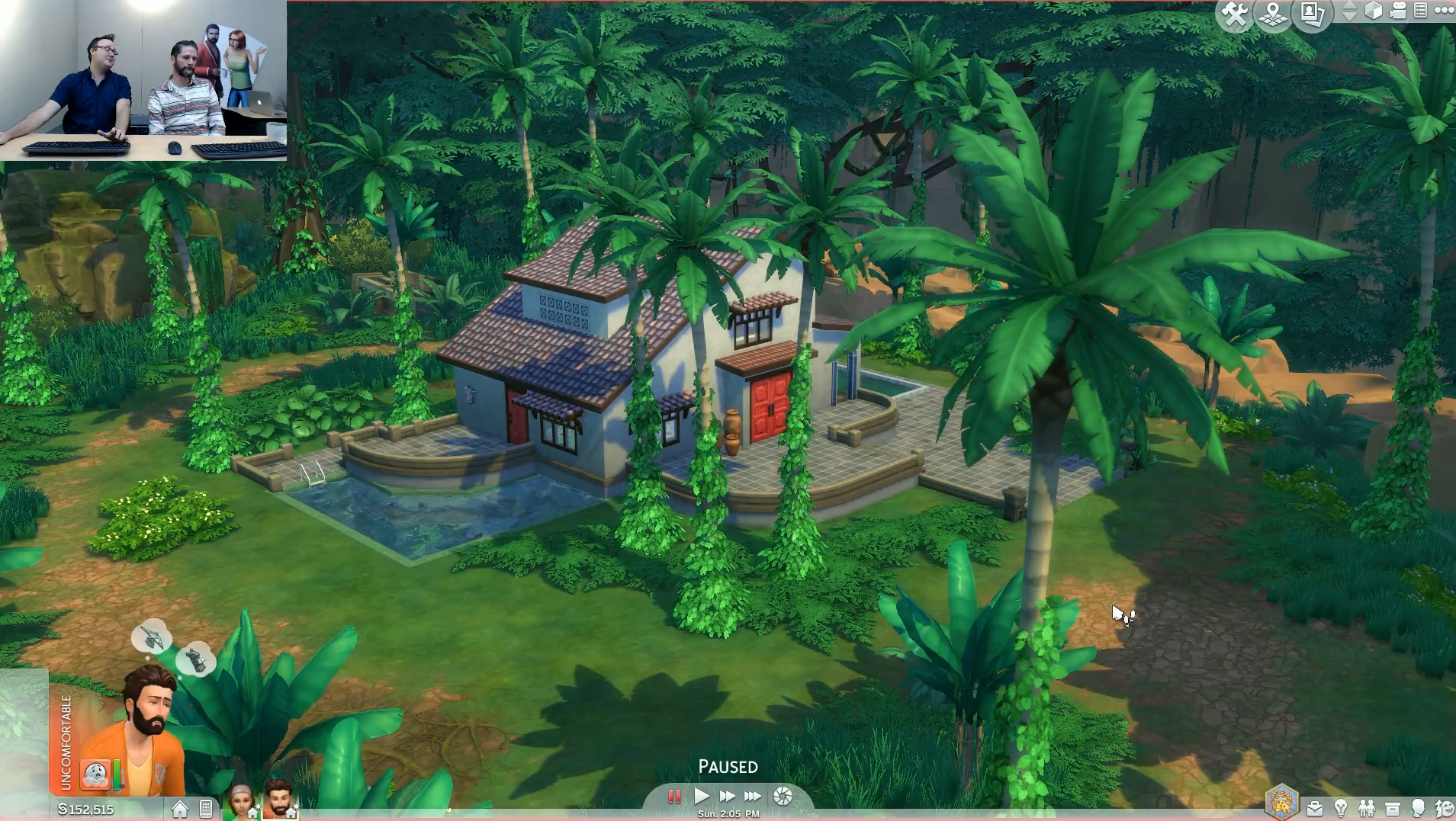The width and height of the screenshot is (1456, 821).
Task: Click the Go Home house button
Action: (180, 807)
